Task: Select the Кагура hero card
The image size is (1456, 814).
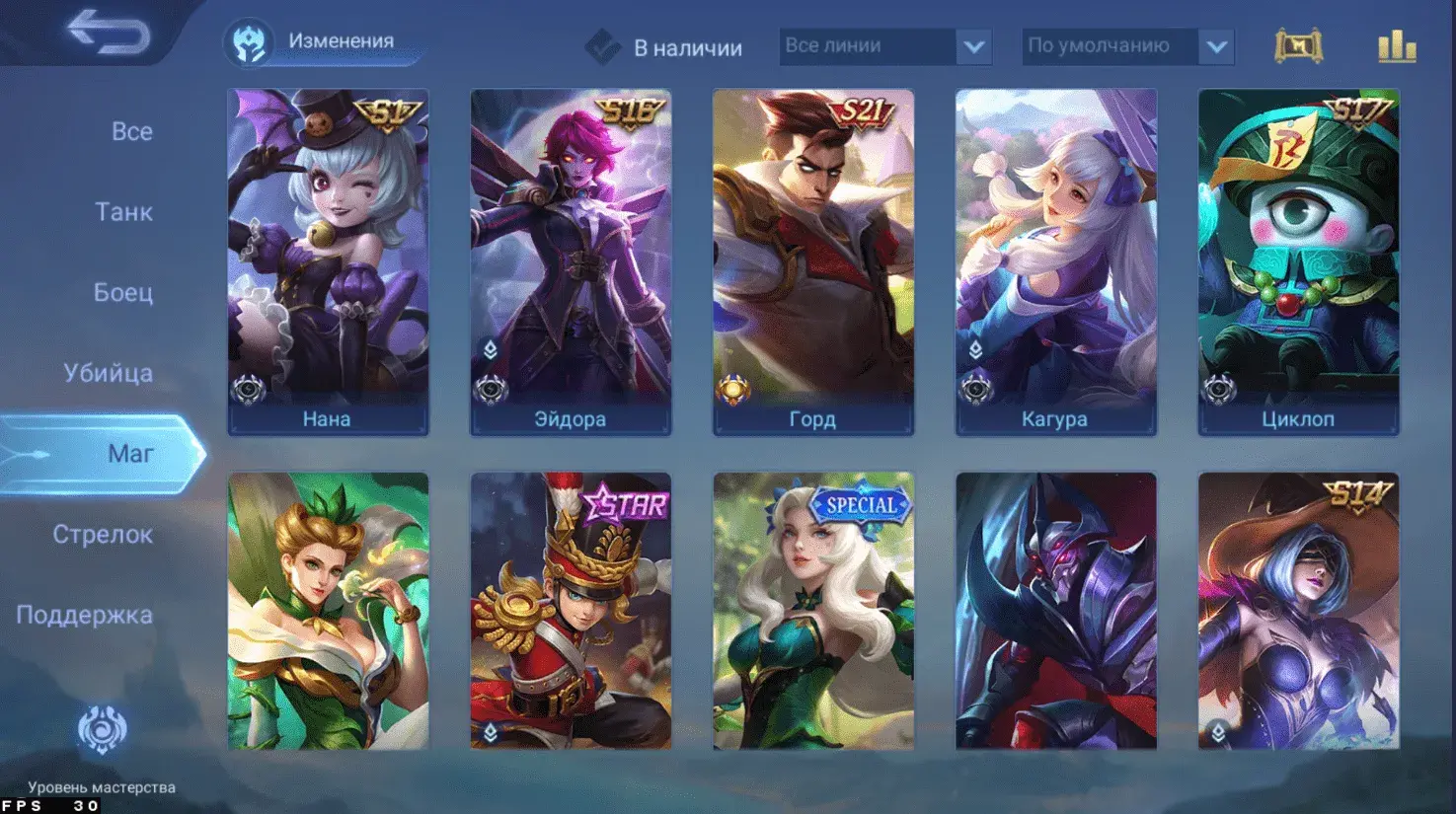Action: (x=1055, y=261)
